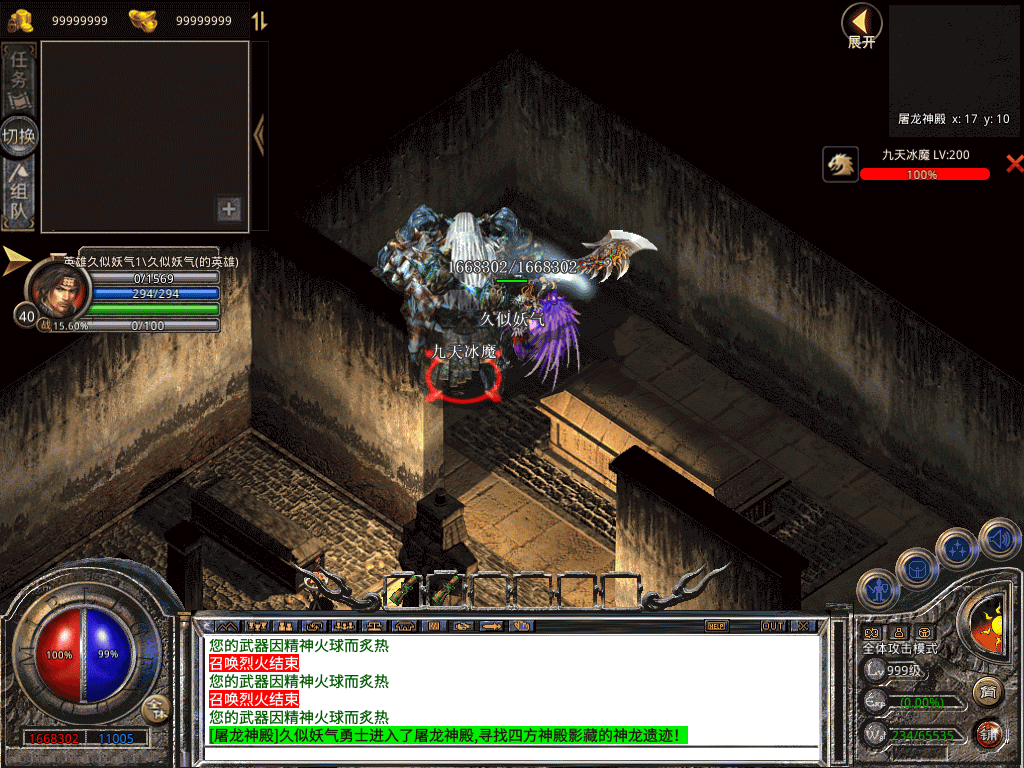Use the first scroll in the quick item belt
This screenshot has height=768, width=1024.
(401, 590)
